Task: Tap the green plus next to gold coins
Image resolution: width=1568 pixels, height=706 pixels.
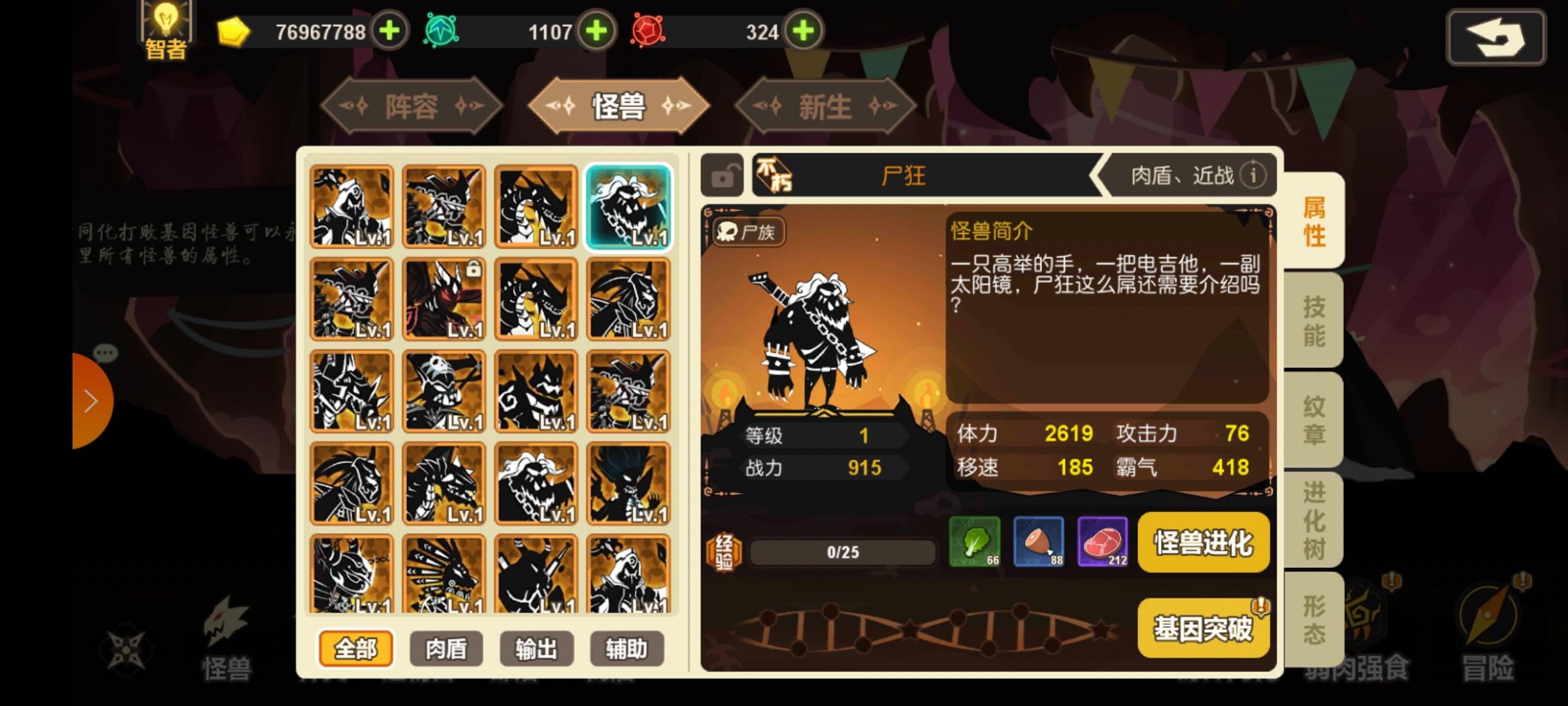Action: click(x=389, y=30)
